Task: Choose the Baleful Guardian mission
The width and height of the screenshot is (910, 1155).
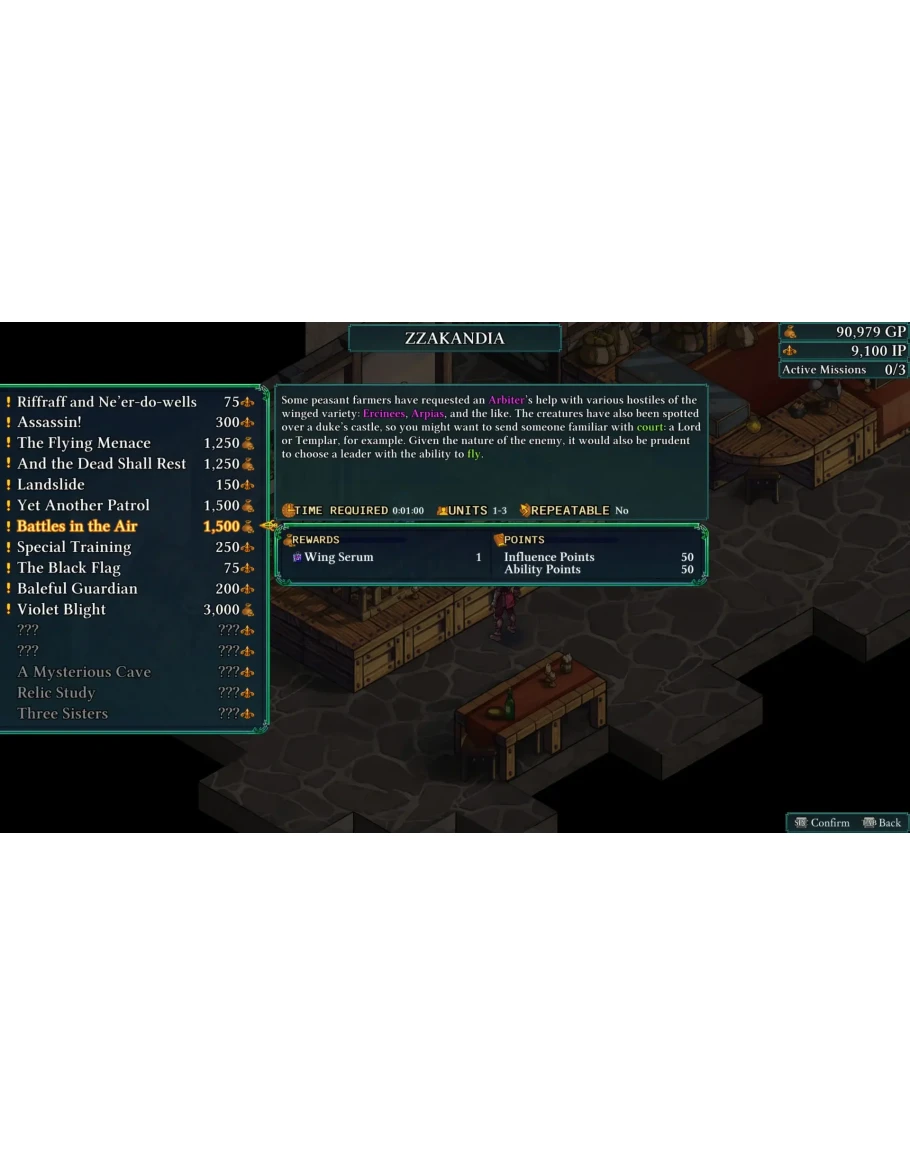Action: point(77,589)
